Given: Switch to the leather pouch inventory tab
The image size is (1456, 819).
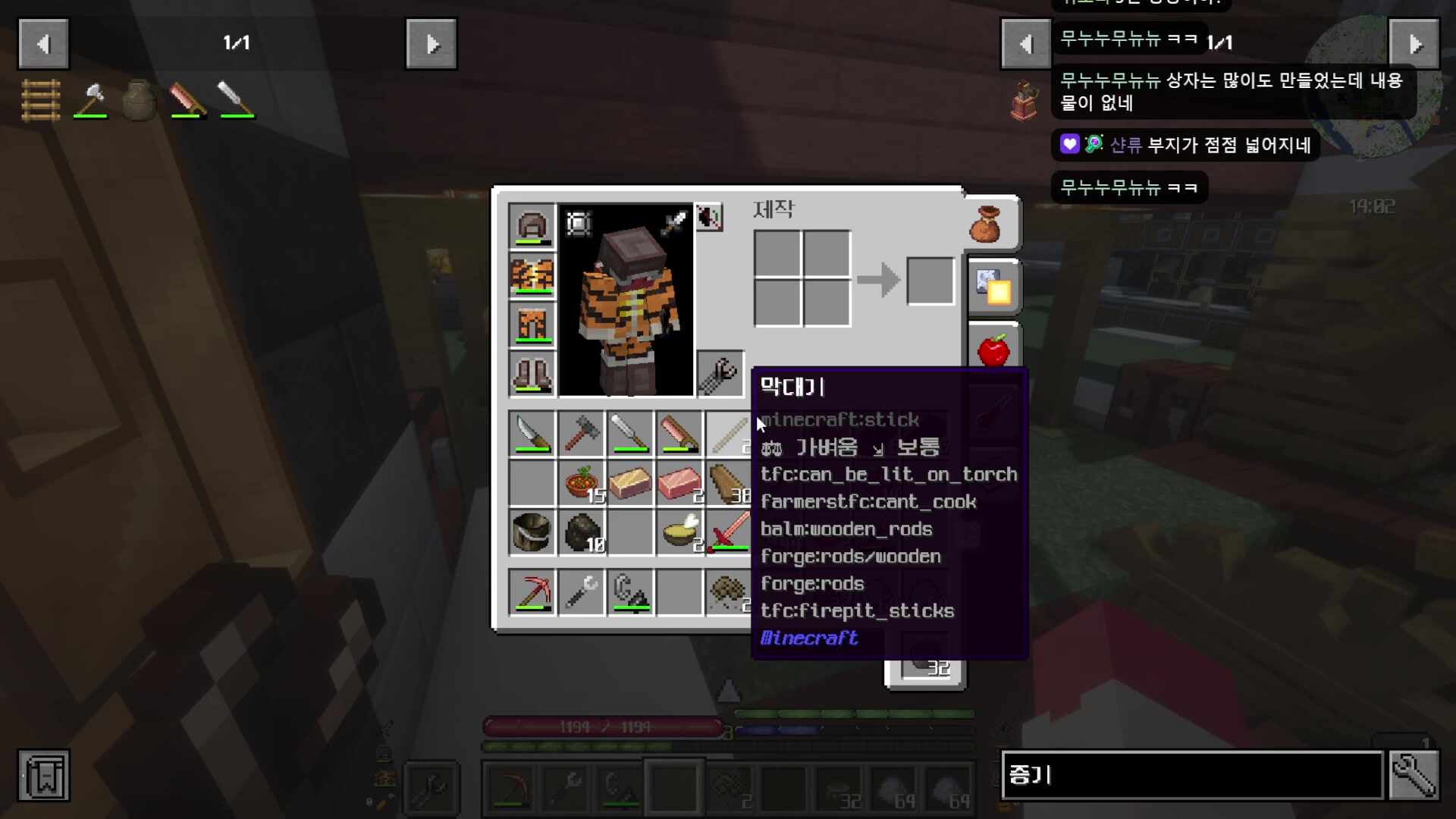Looking at the screenshot, I should click(986, 224).
